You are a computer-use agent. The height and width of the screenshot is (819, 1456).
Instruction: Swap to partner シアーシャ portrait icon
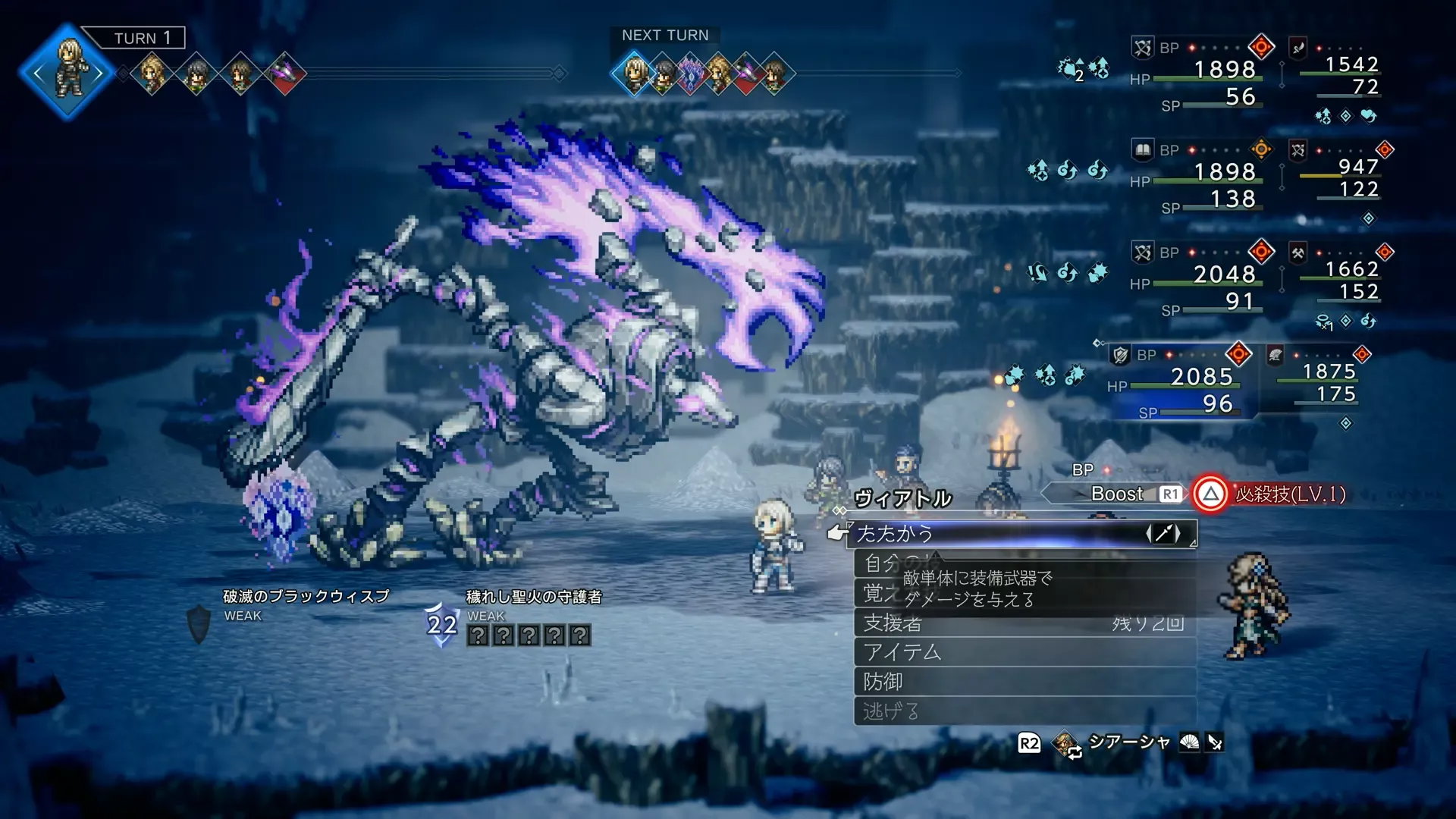coord(1066,743)
